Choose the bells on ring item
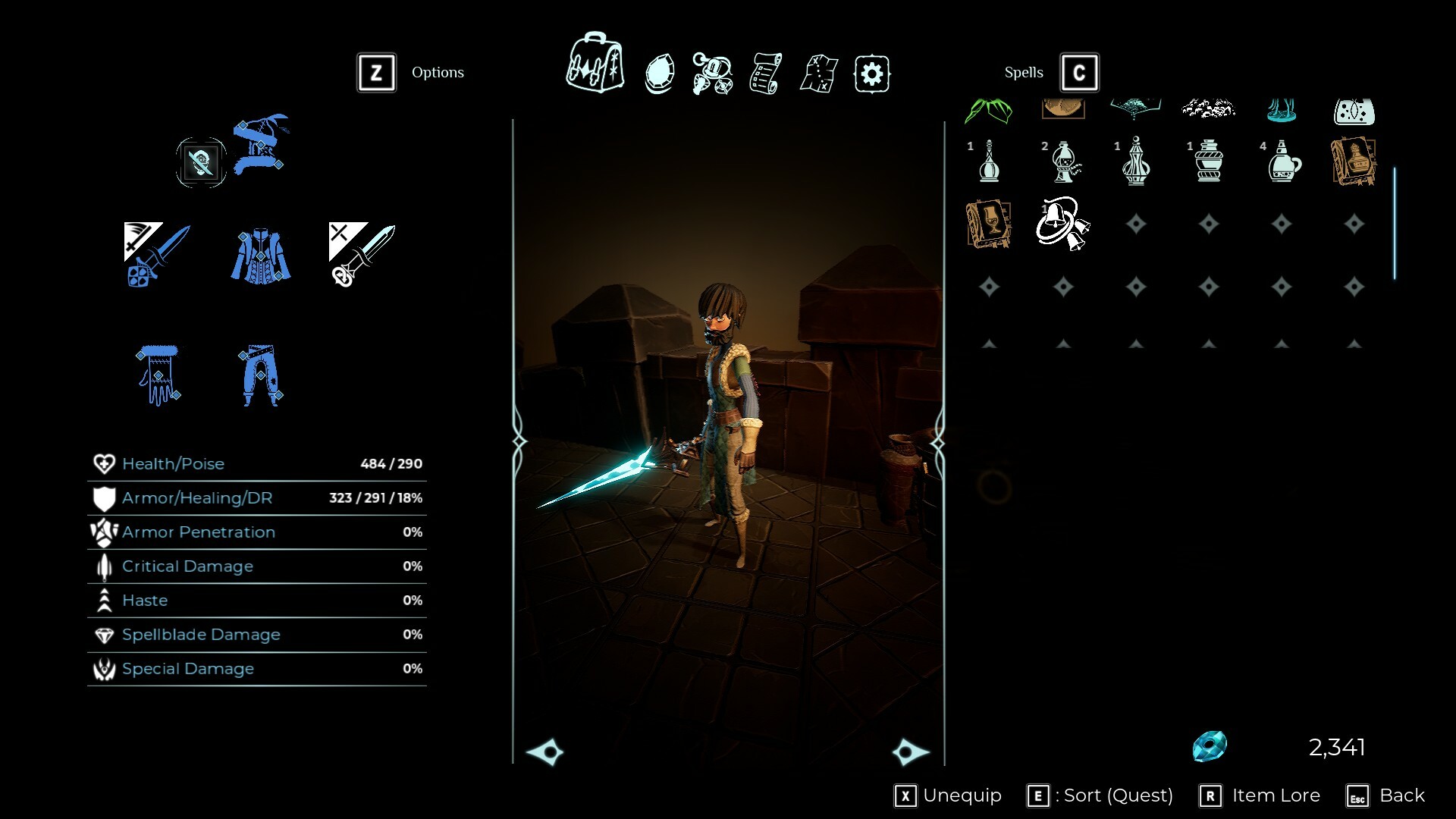The width and height of the screenshot is (1456, 819). (x=1063, y=224)
